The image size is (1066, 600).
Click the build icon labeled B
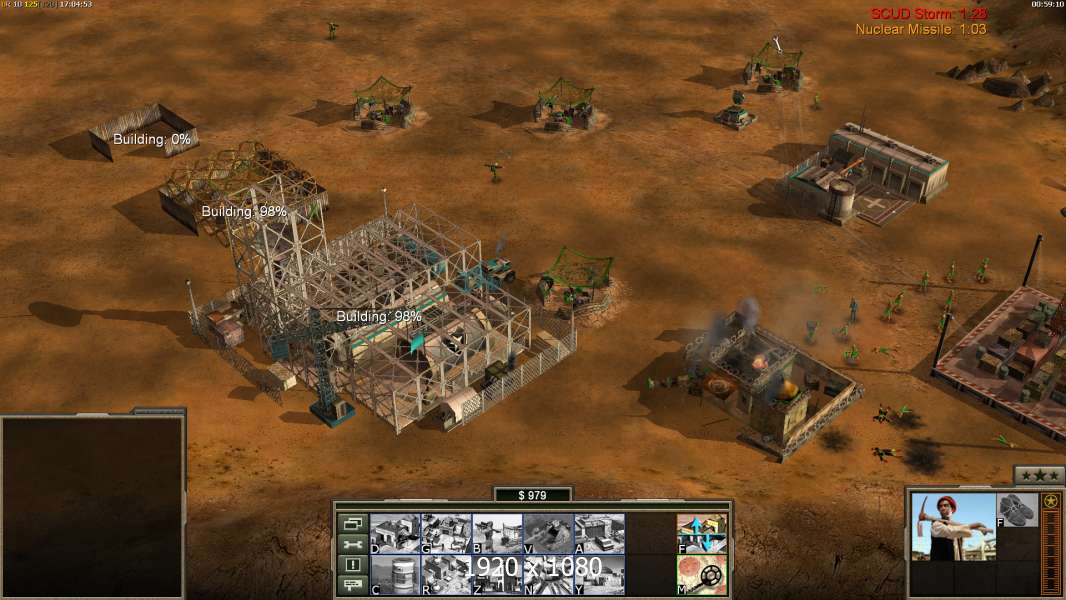tap(497, 534)
